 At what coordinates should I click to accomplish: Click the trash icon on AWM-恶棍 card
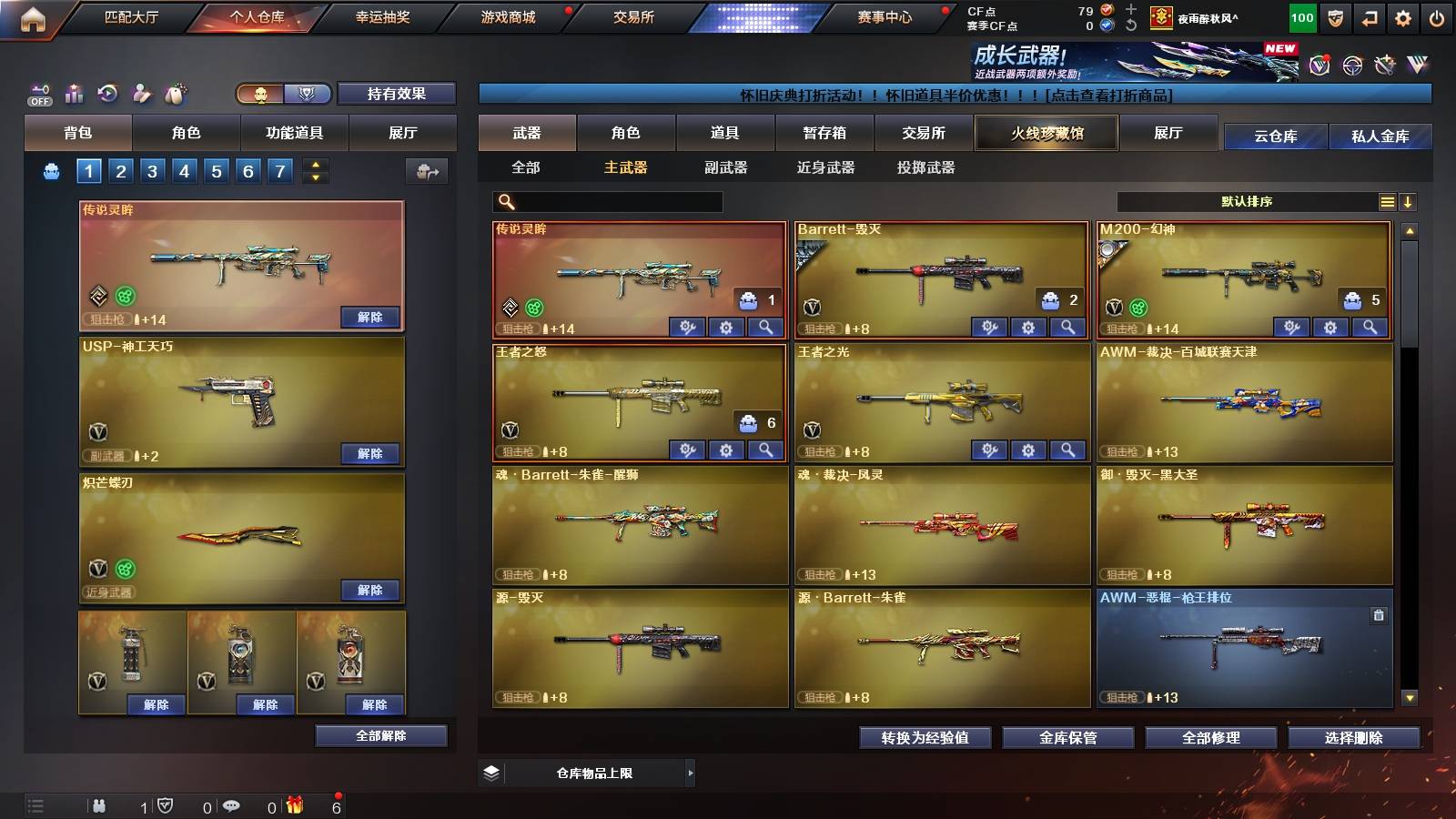[1377, 616]
